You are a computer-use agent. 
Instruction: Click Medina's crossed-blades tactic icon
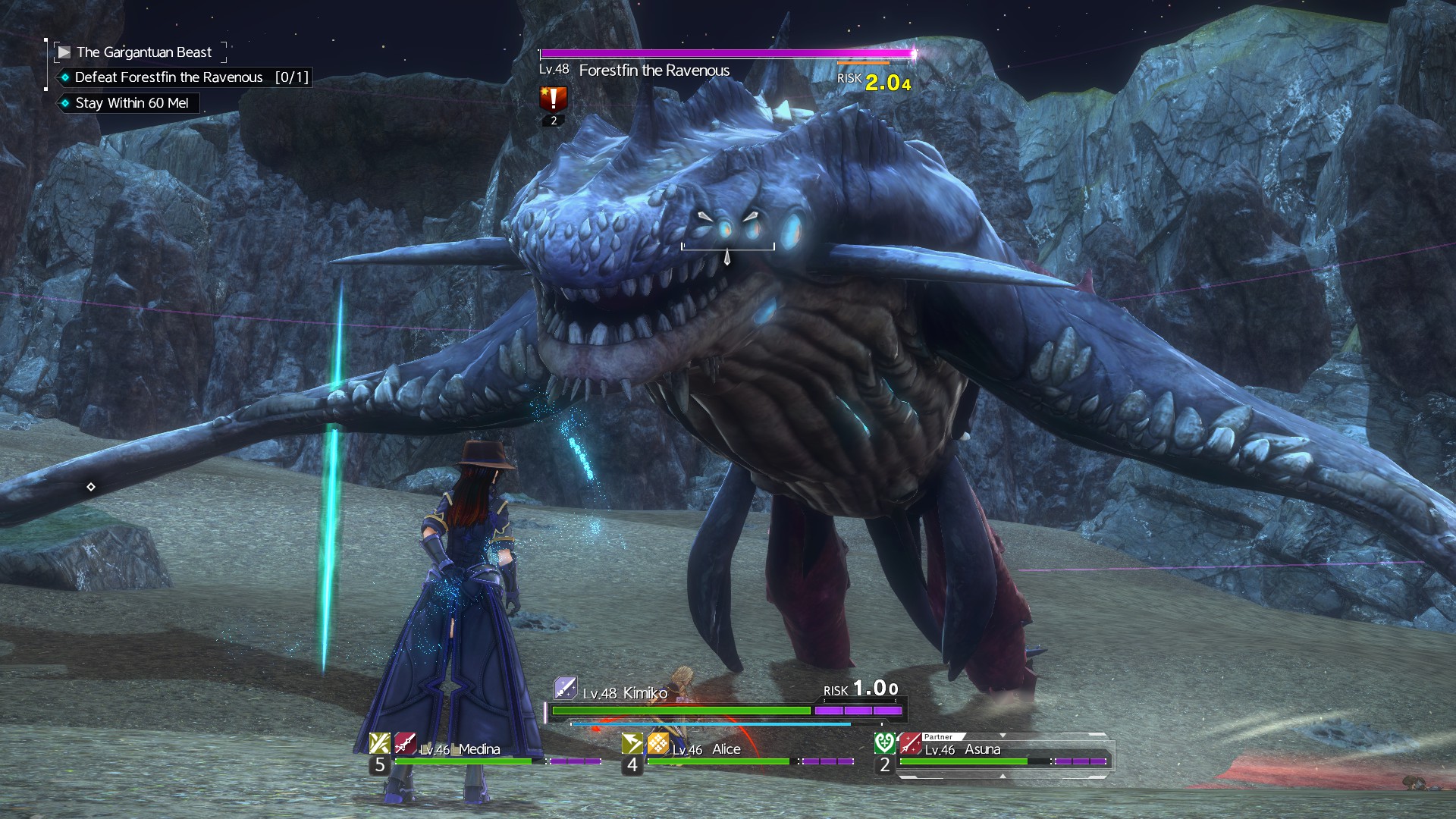point(379,743)
